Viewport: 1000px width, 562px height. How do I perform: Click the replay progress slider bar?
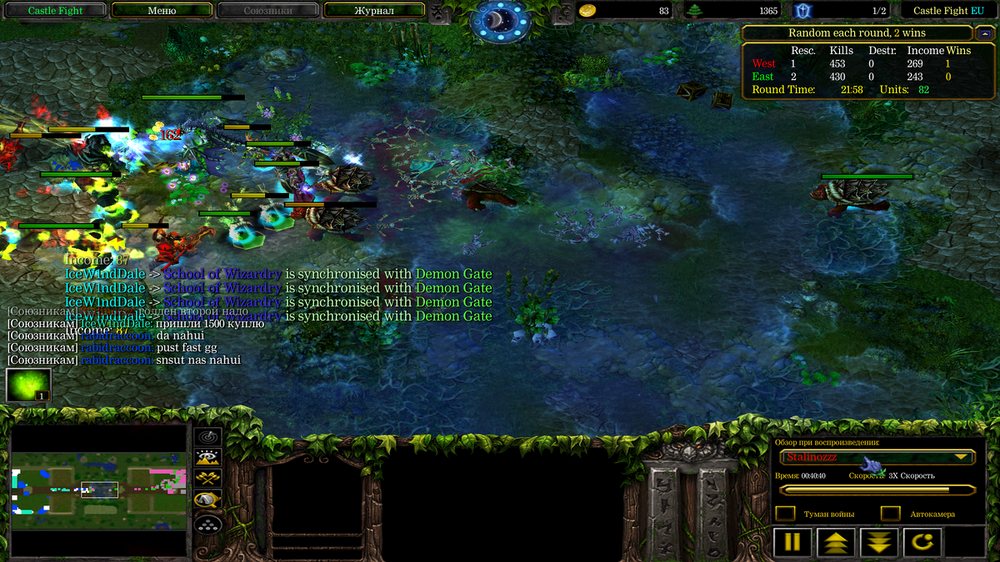(878, 490)
